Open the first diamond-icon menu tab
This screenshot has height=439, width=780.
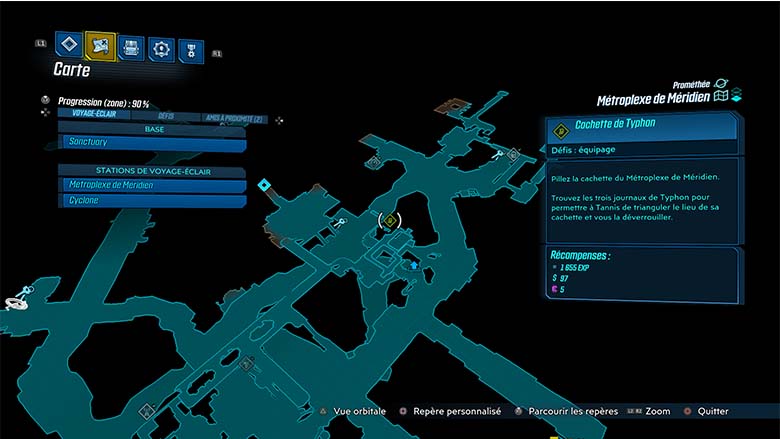click(x=68, y=45)
